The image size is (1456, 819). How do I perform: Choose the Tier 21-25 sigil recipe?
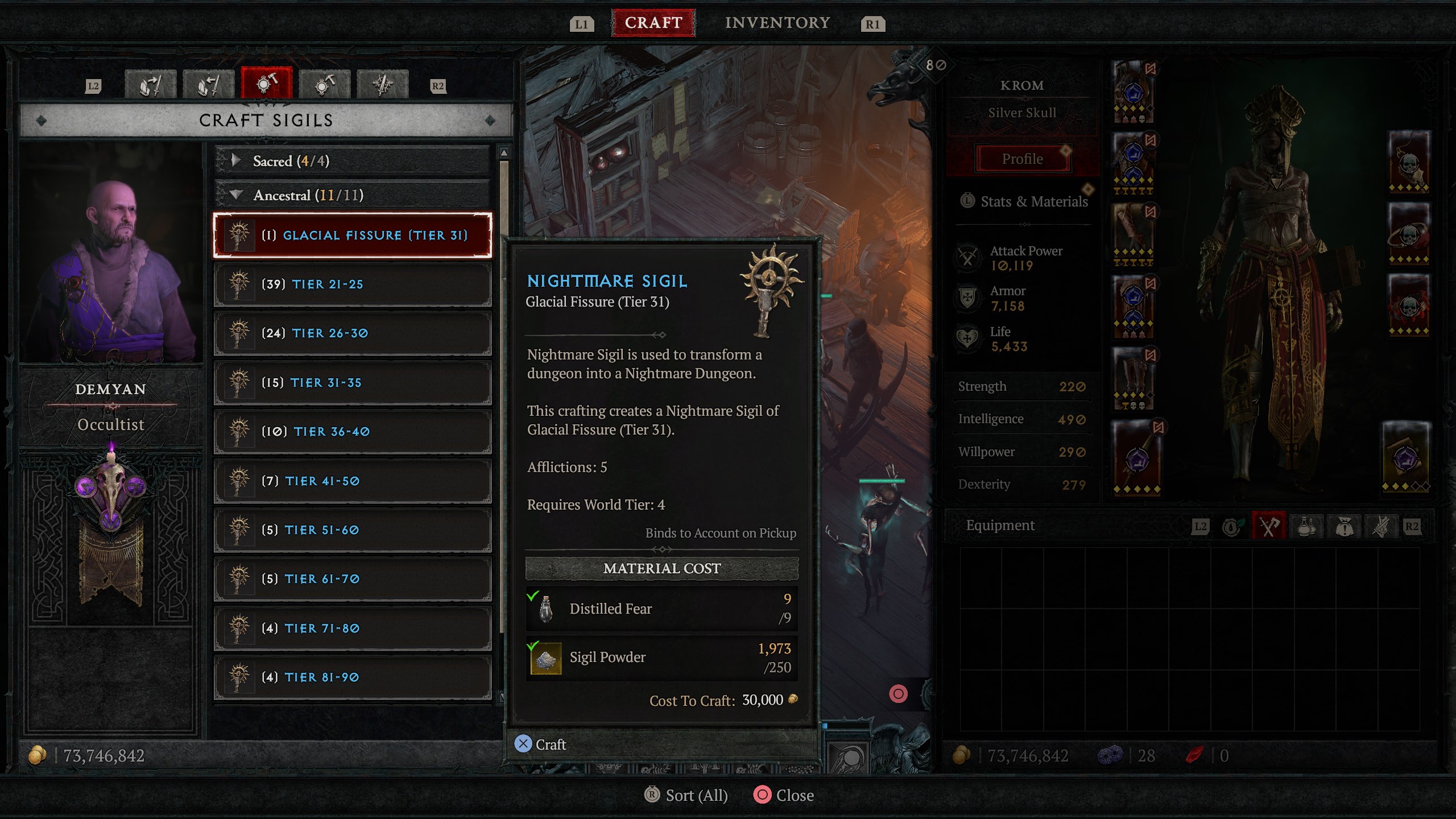tap(353, 284)
